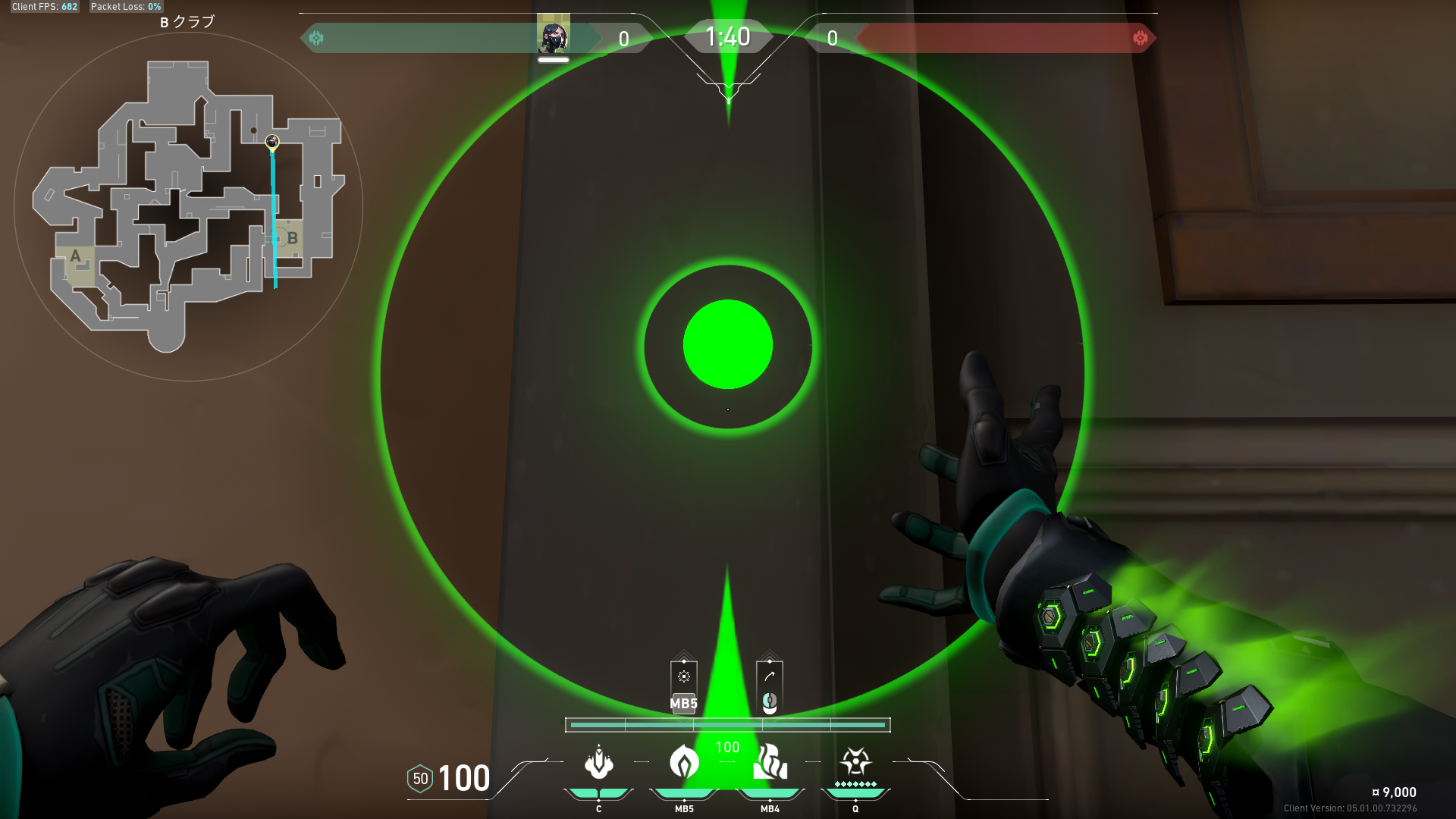Choose the Toxic Screen ability icon
1456x819 pixels.
(x=770, y=762)
